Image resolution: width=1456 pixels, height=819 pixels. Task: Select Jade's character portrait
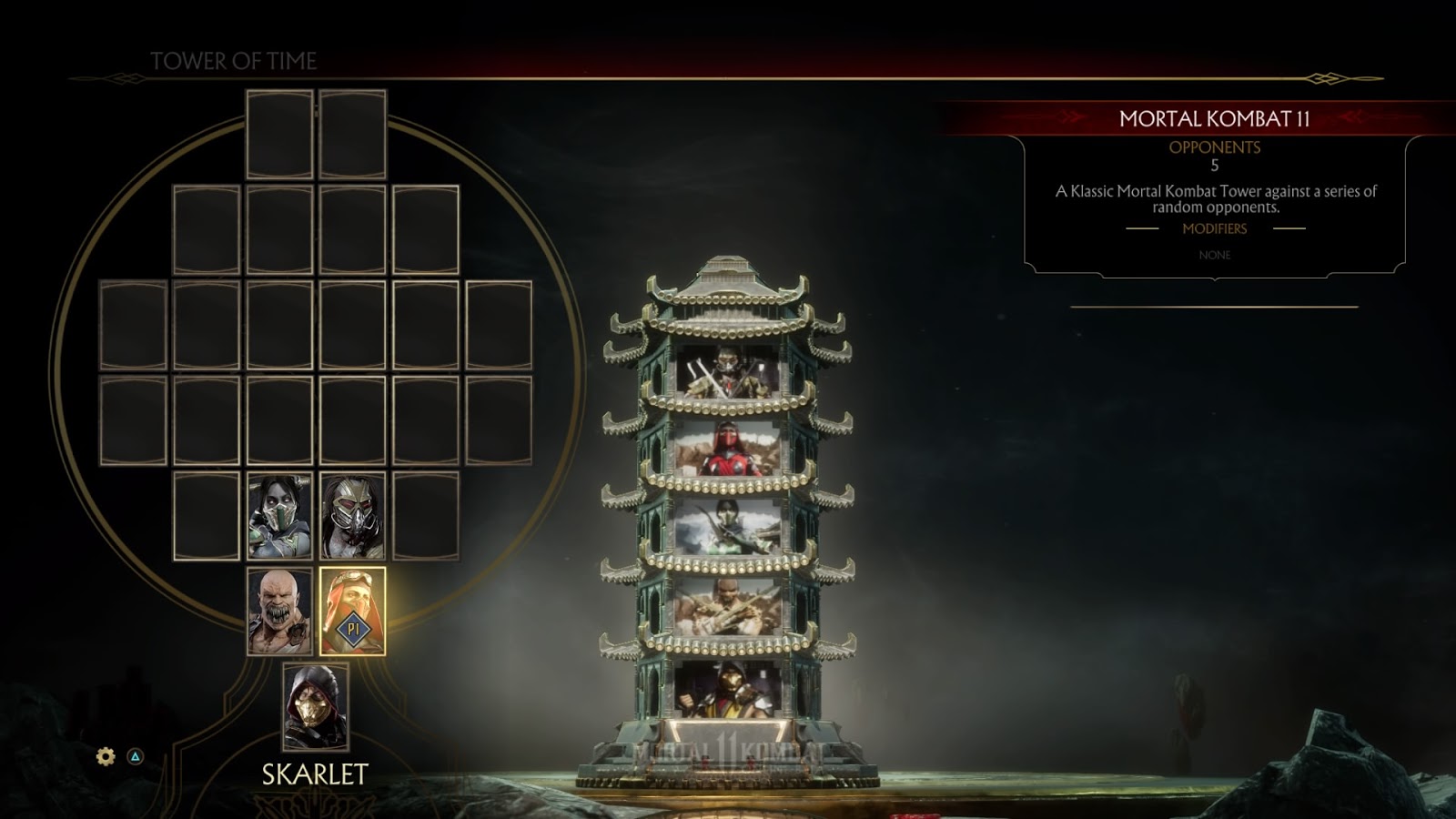[279, 518]
